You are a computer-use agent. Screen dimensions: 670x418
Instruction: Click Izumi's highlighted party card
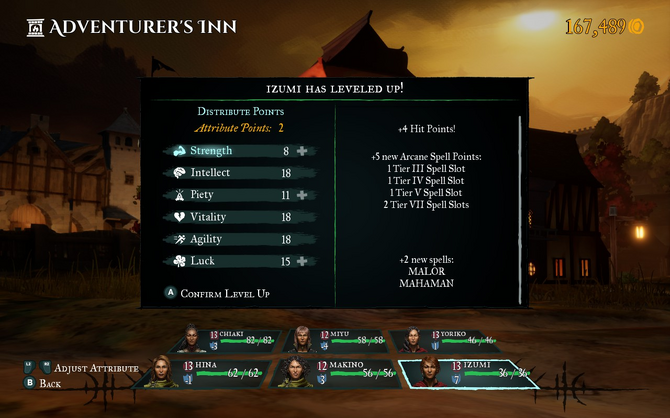click(x=467, y=373)
